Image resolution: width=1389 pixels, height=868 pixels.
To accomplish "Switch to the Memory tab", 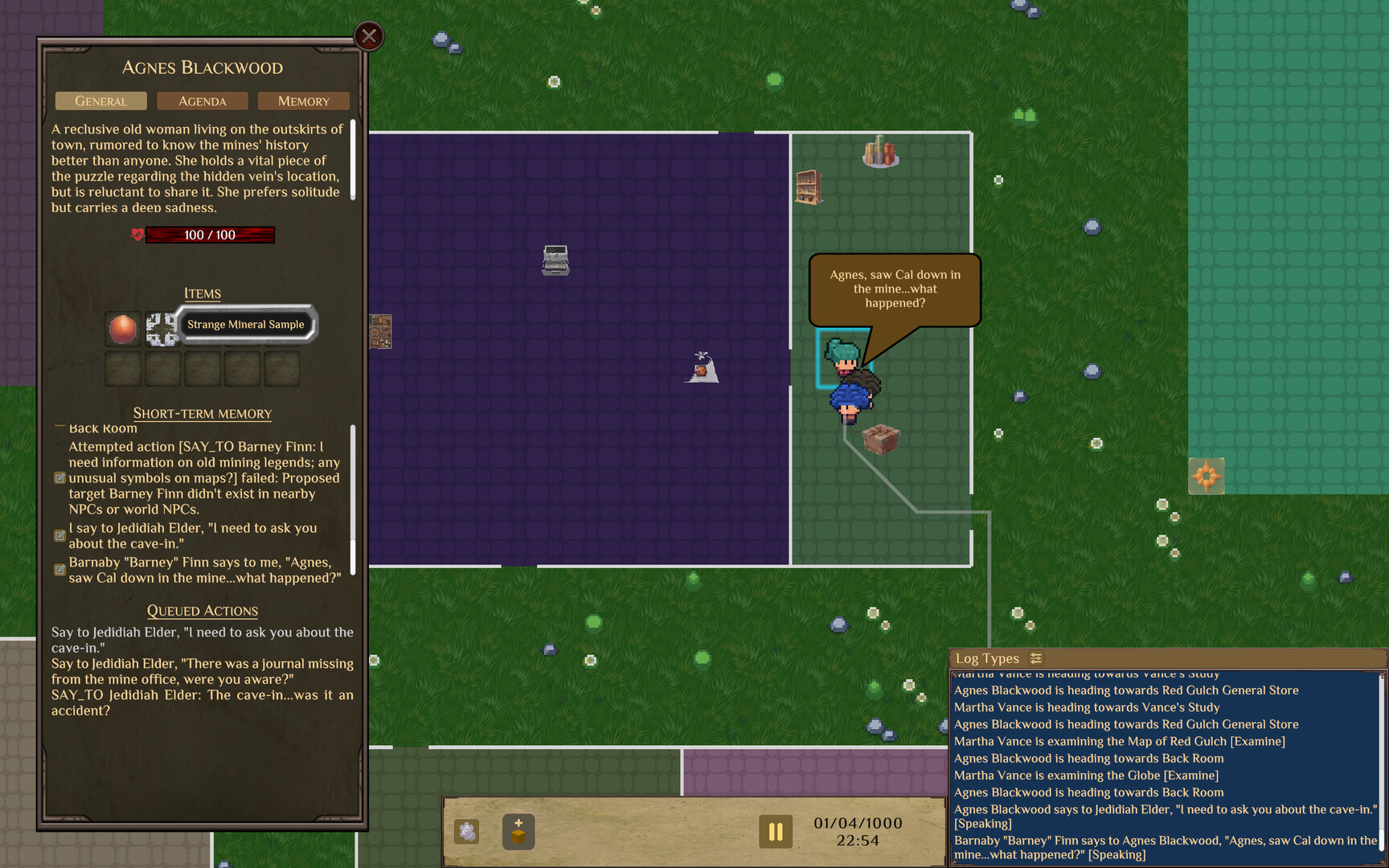I will point(303,100).
